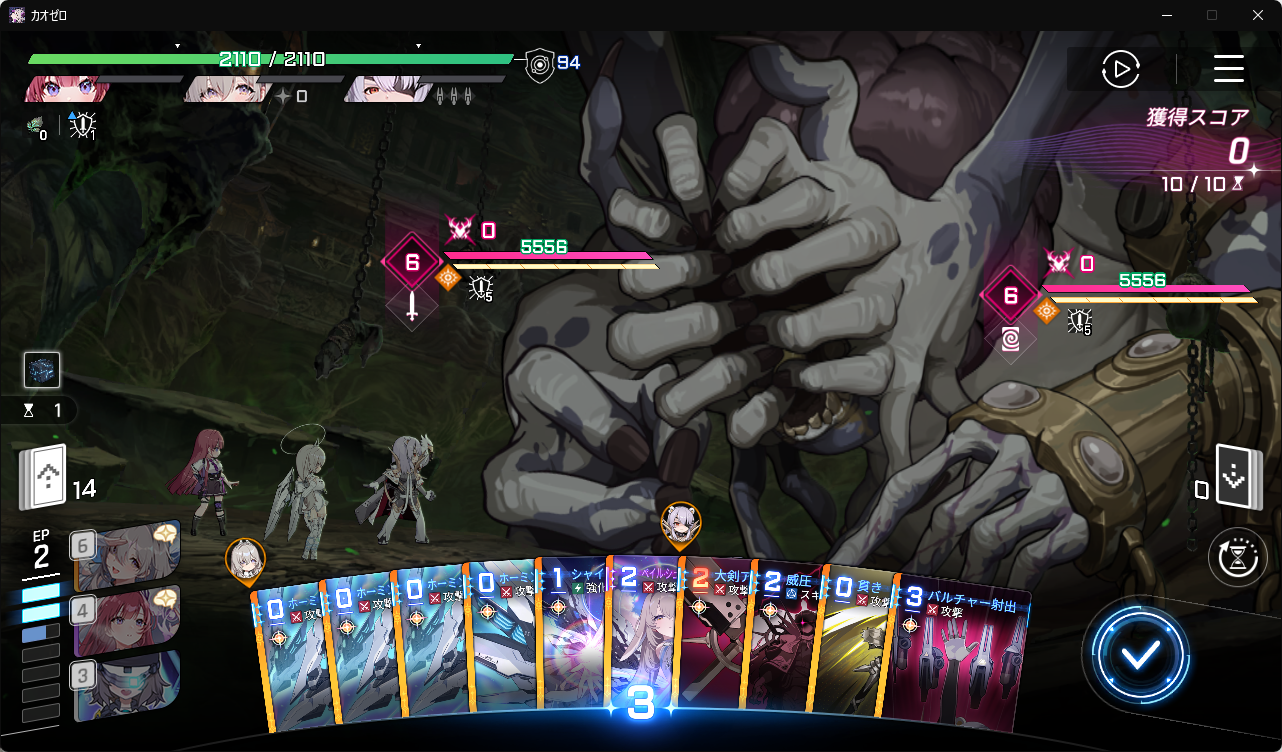Play the cost-2 card showing a silver-haired girl
1282x752 pixels.
(x=644, y=640)
